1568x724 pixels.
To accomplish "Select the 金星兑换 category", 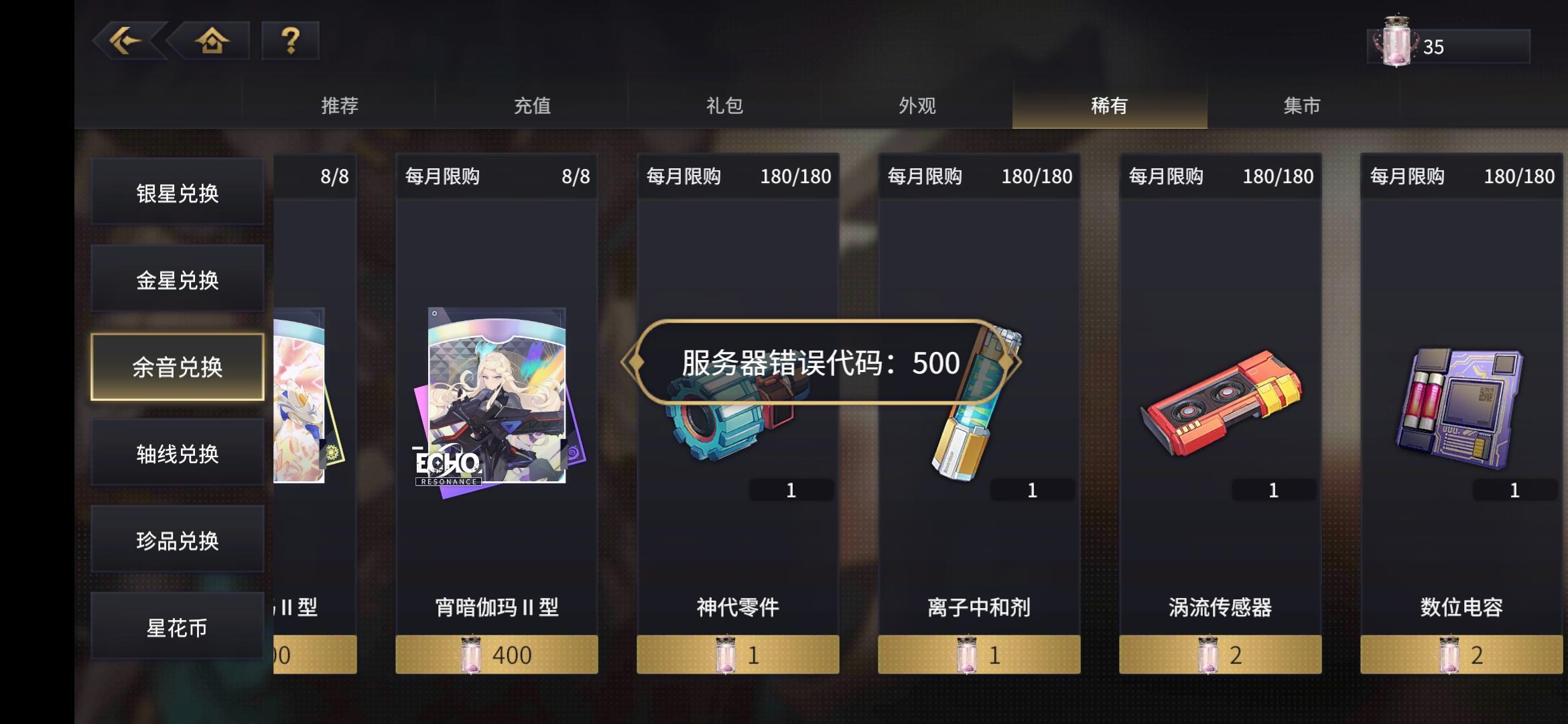I will click(x=177, y=280).
